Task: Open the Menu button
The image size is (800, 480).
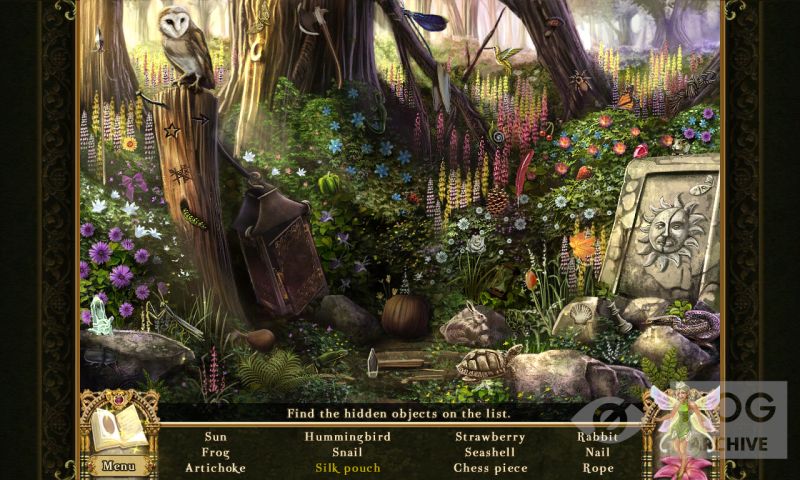Action: [x=118, y=465]
